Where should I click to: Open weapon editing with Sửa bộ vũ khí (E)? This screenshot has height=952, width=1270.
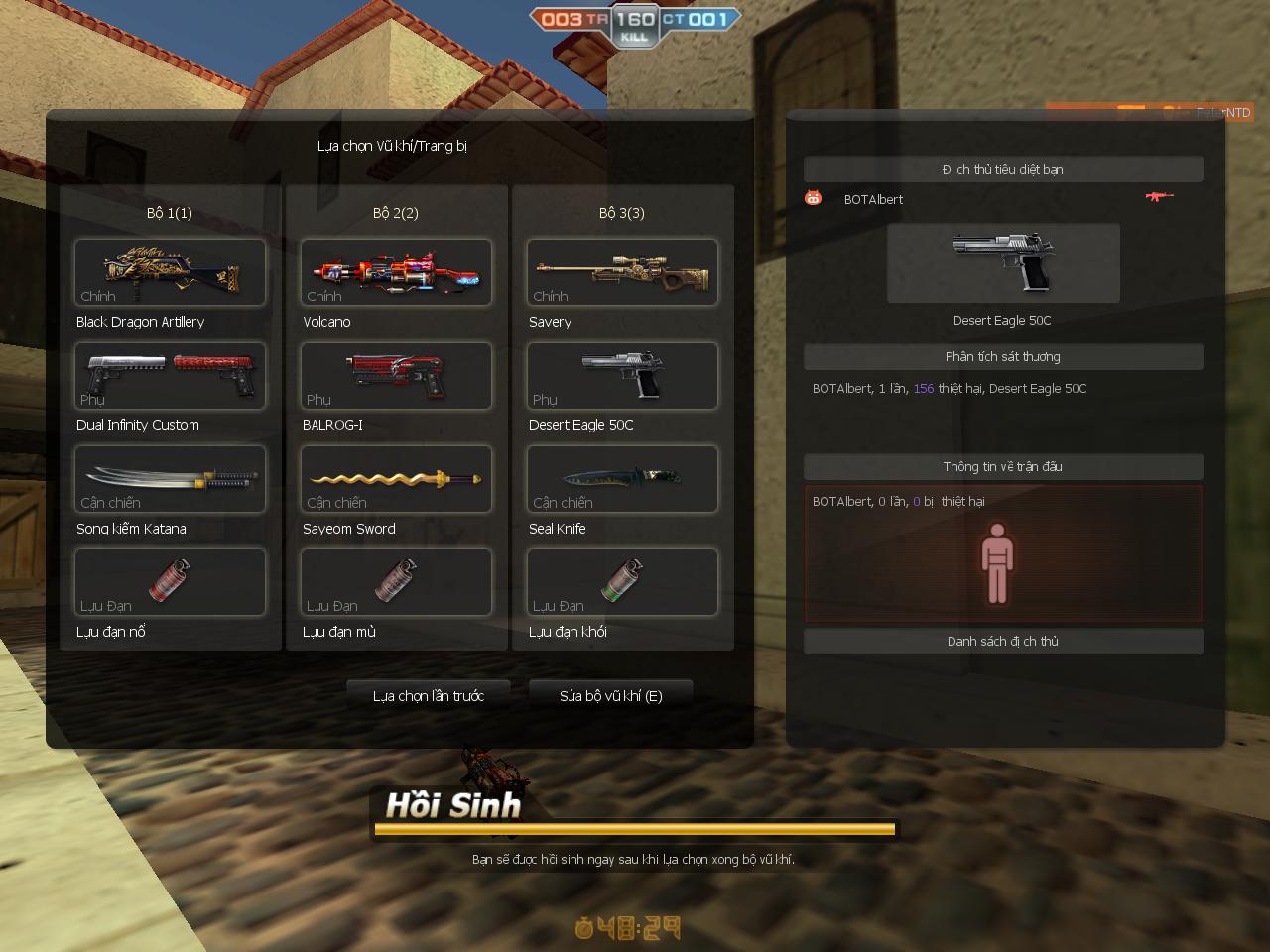(x=610, y=696)
